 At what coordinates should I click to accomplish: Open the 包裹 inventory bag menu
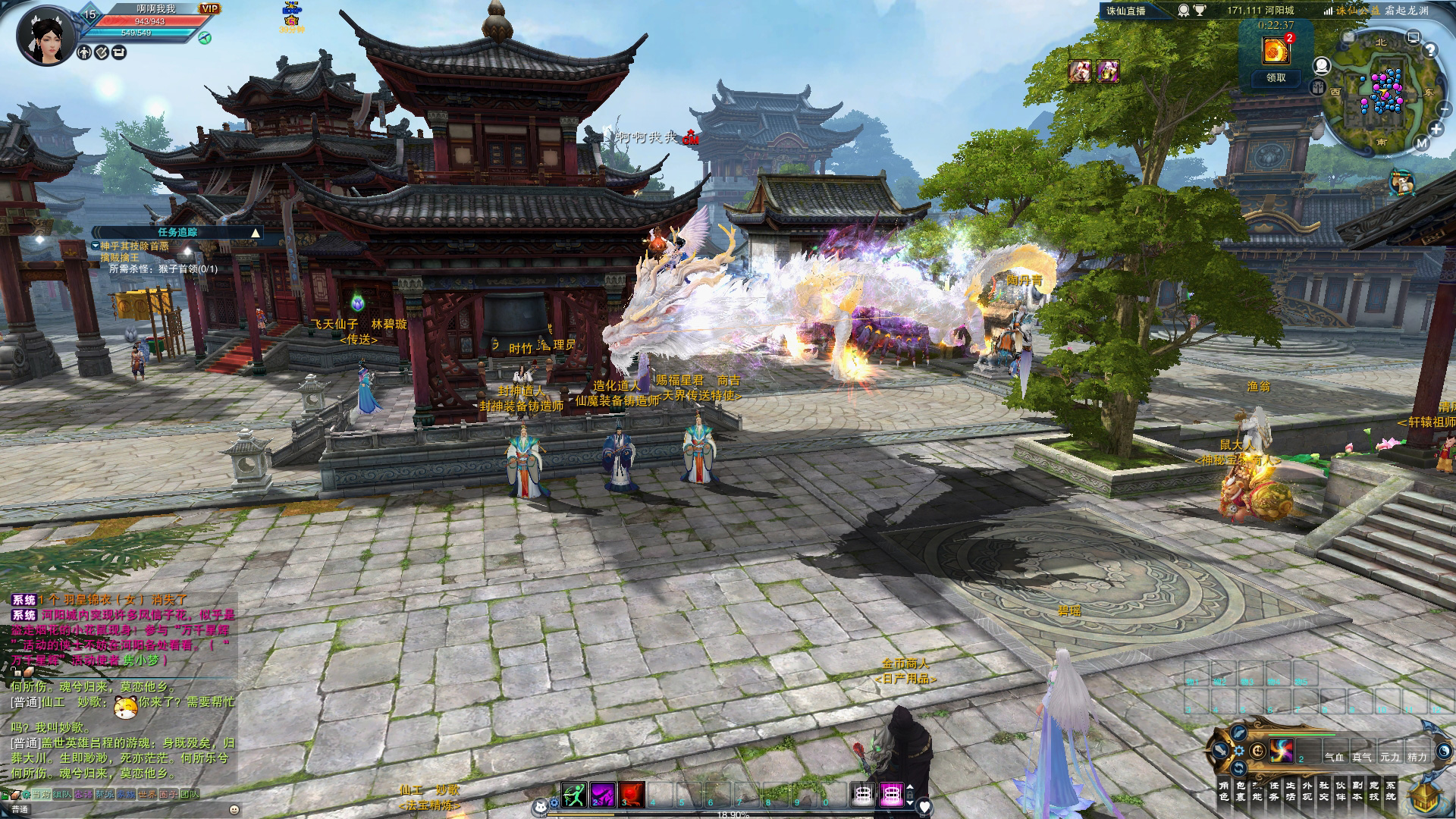[1241, 791]
